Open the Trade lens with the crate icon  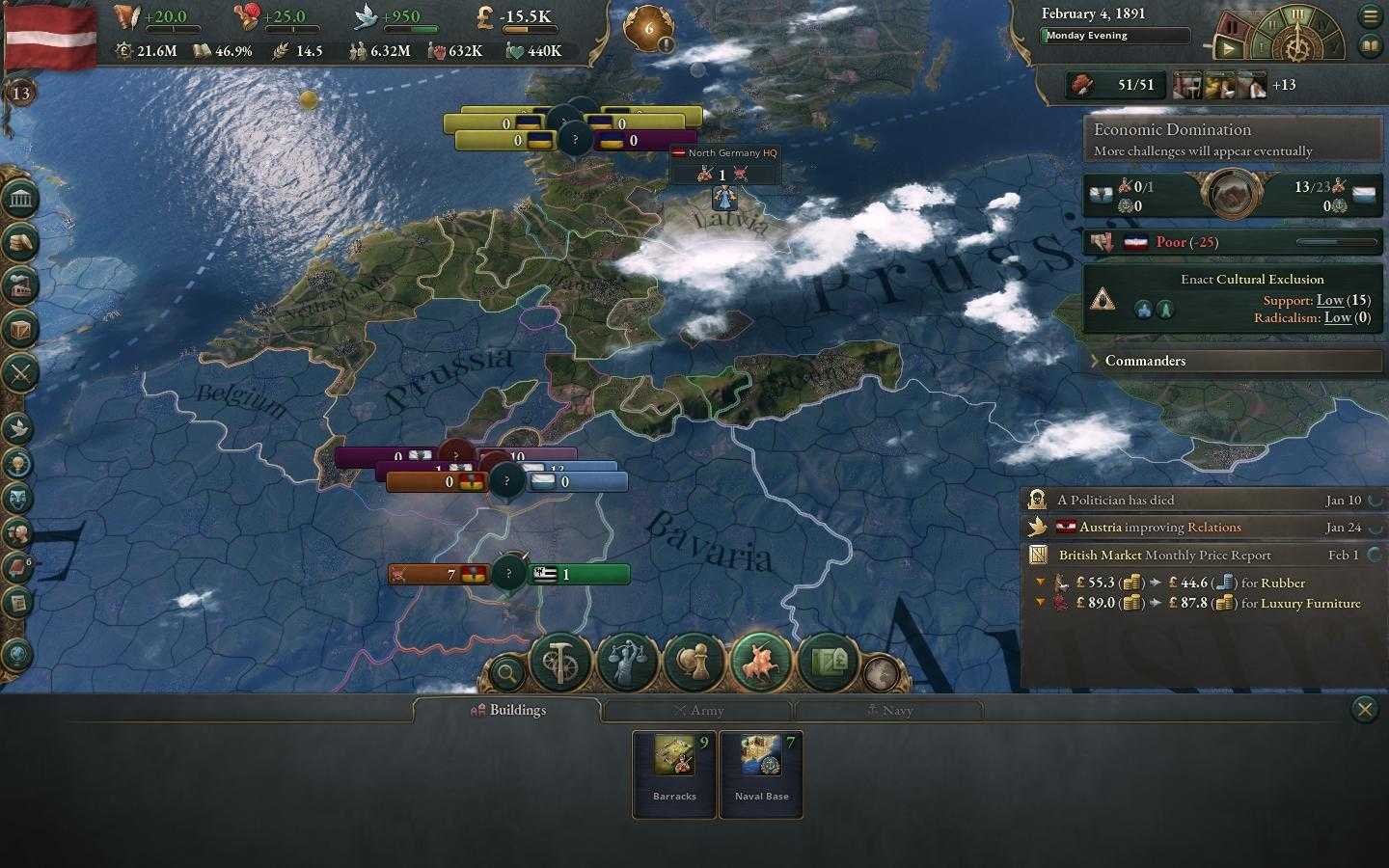(x=828, y=662)
